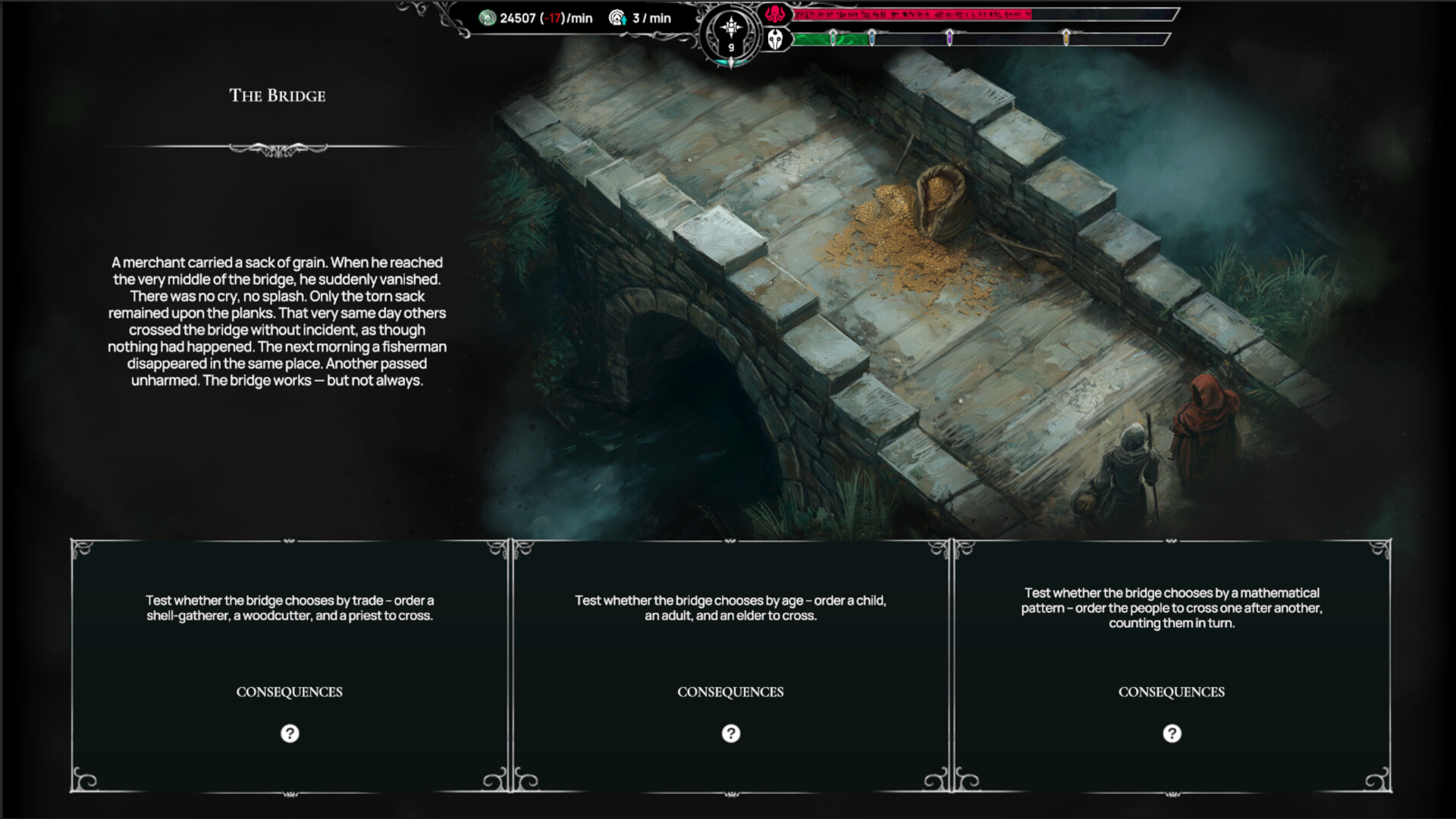The height and width of the screenshot is (819, 1456).
Task: Click the blue gem marker on the progress bar
Action: 872,37
